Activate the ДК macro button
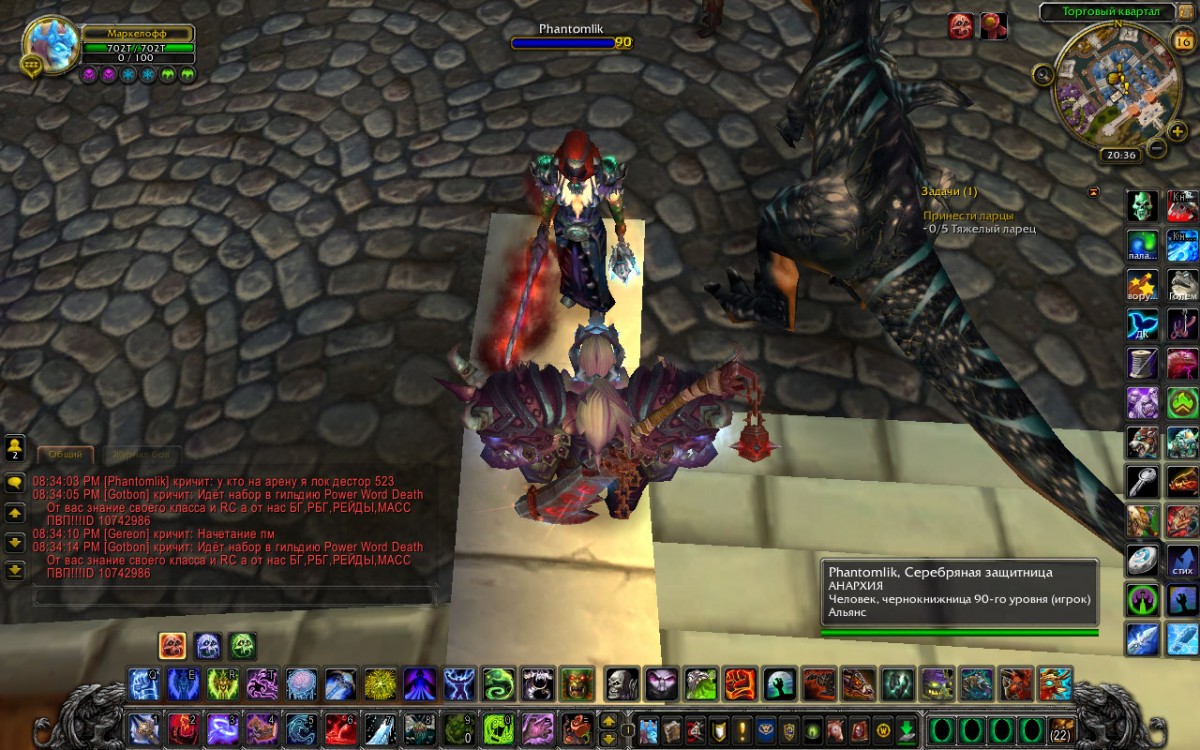 [1142, 323]
